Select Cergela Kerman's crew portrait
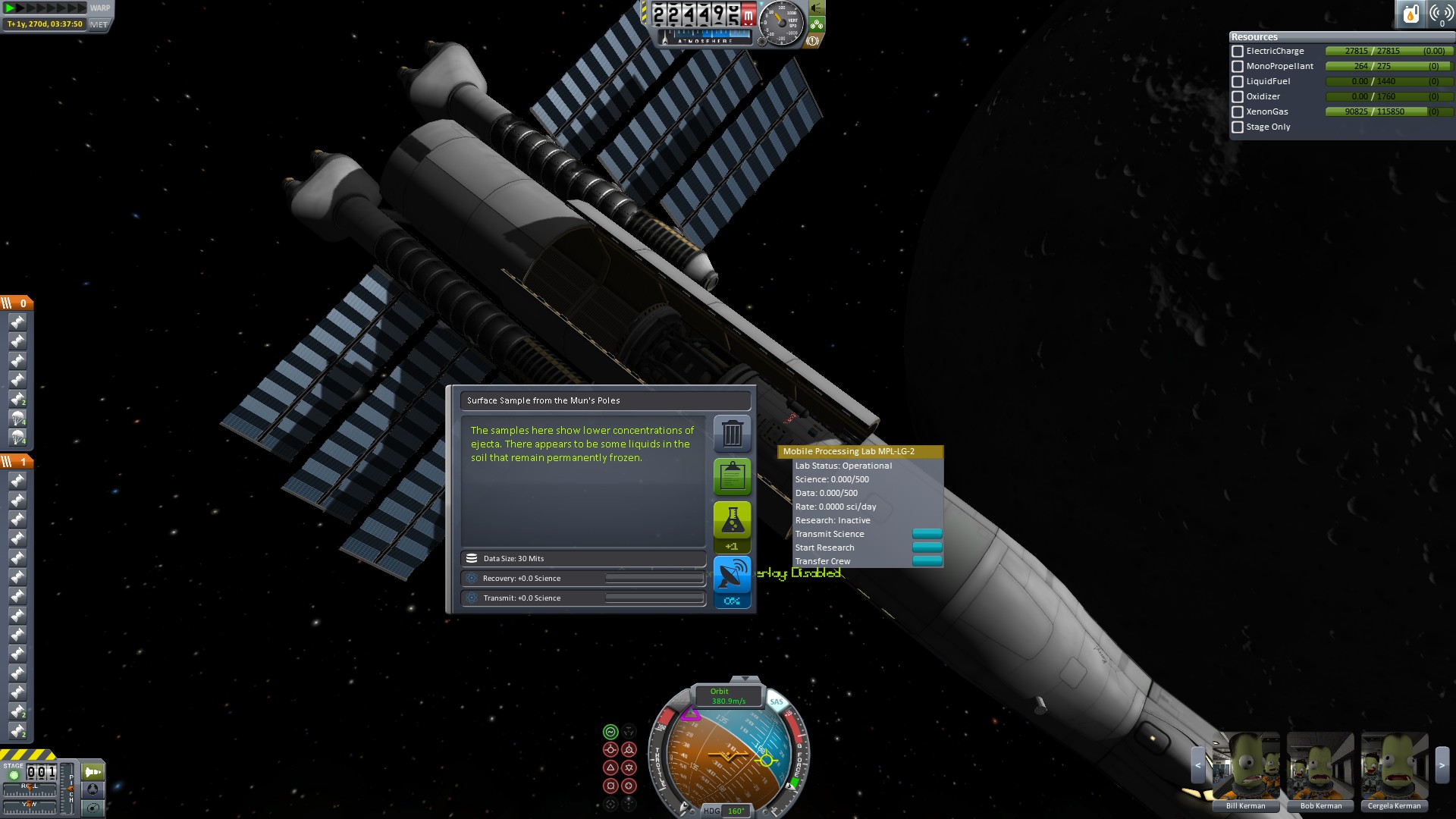Viewport: 1456px width, 819px height. coord(1394,767)
